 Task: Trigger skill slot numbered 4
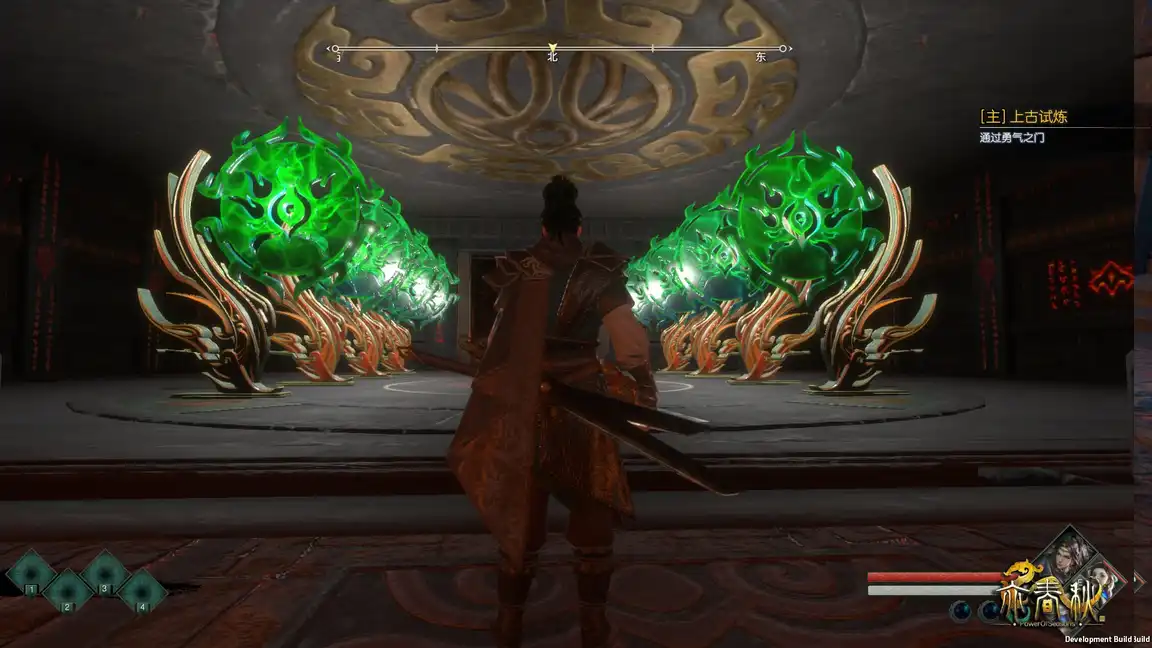pyautogui.click(x=142, y=592)
